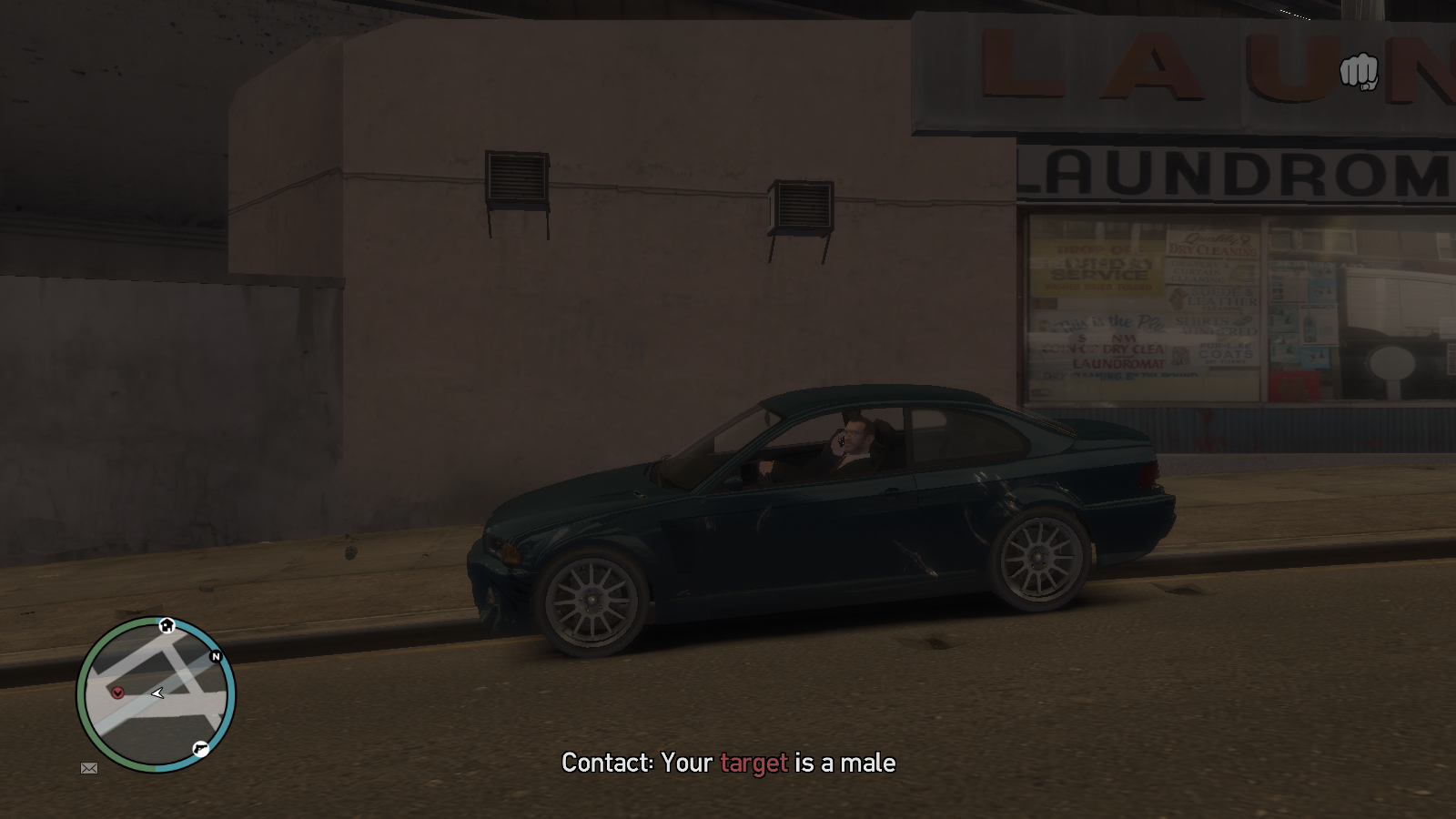Viewport: 1456px width, 819px height.
Task: Click the white player arrow on the minimap
Action: click(x=157, y=693)
